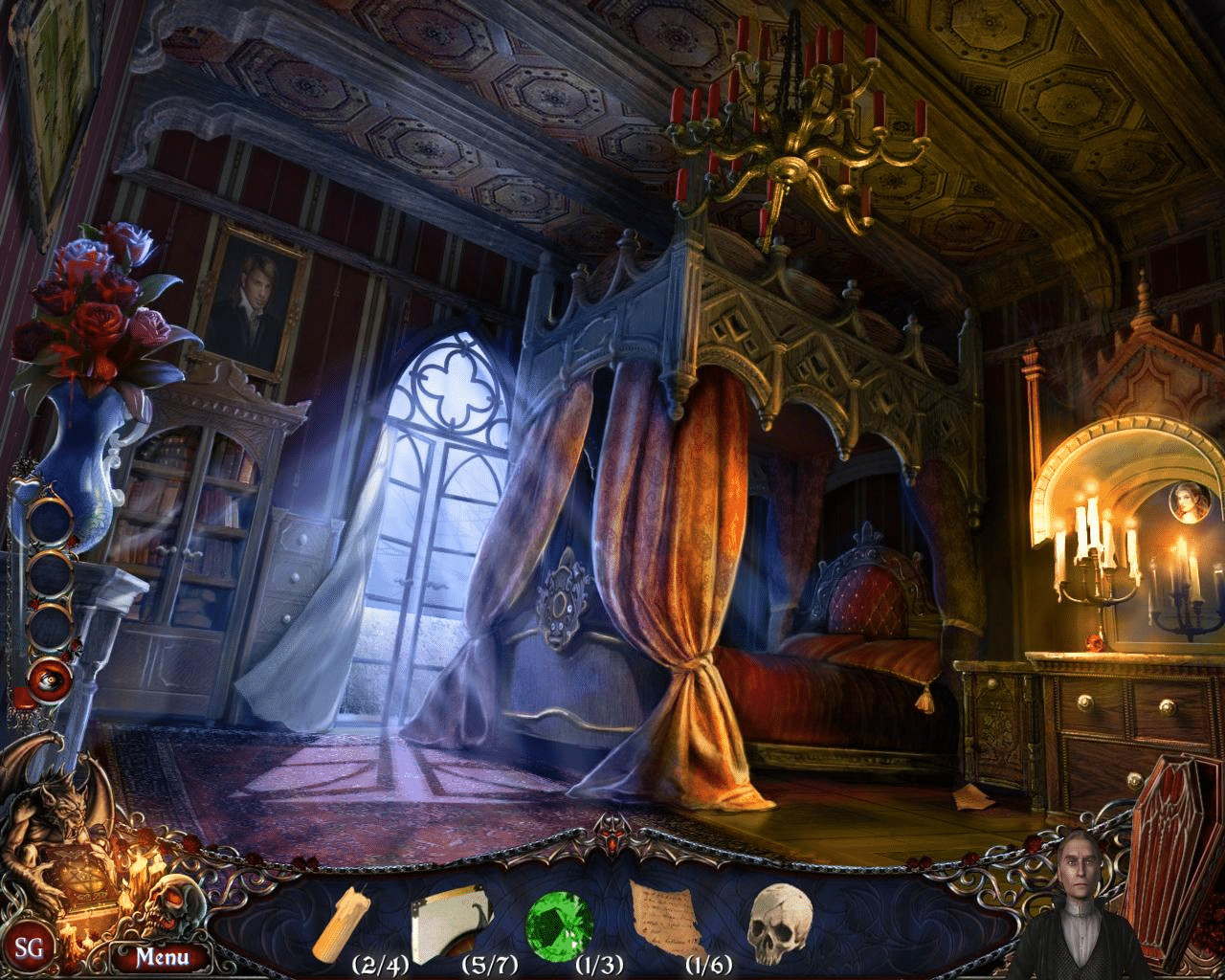Select the candle inventory item

[361, 925]
